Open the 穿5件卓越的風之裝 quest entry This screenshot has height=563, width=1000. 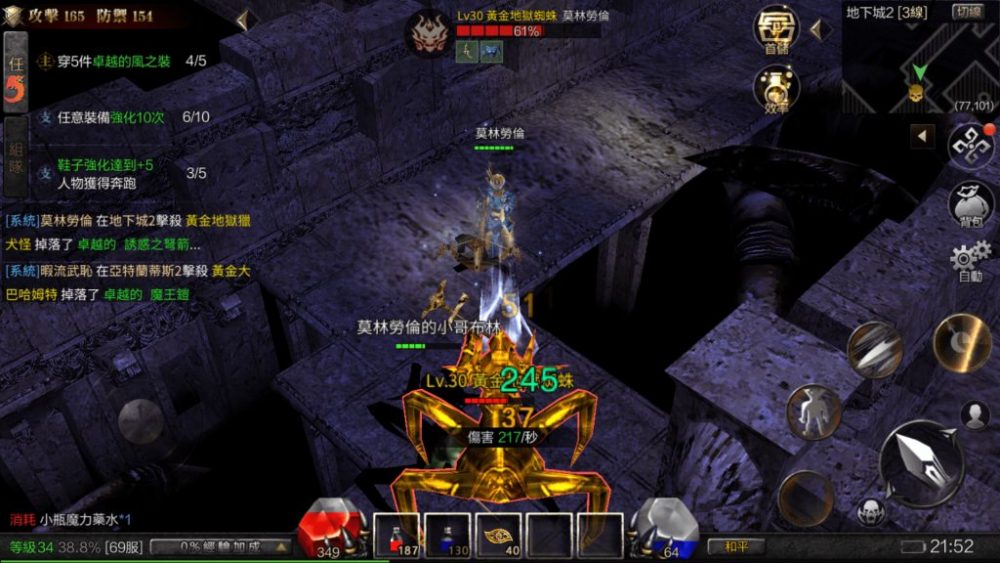[122, 61]
